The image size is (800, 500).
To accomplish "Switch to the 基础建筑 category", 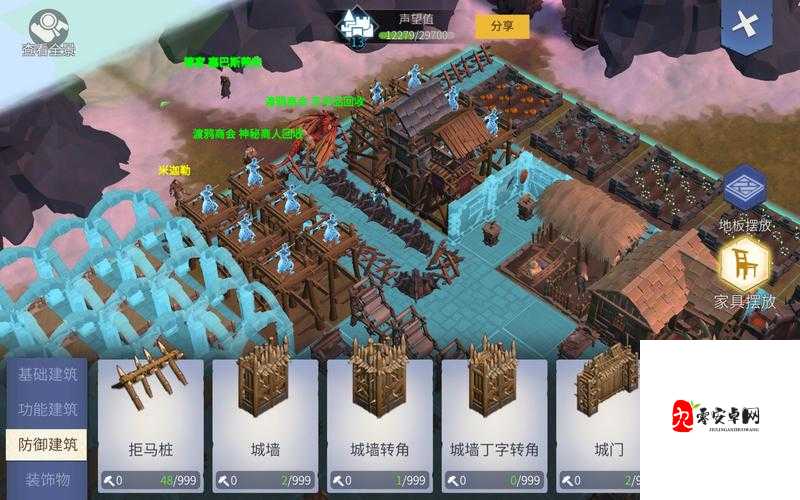I will coord(48,375).
